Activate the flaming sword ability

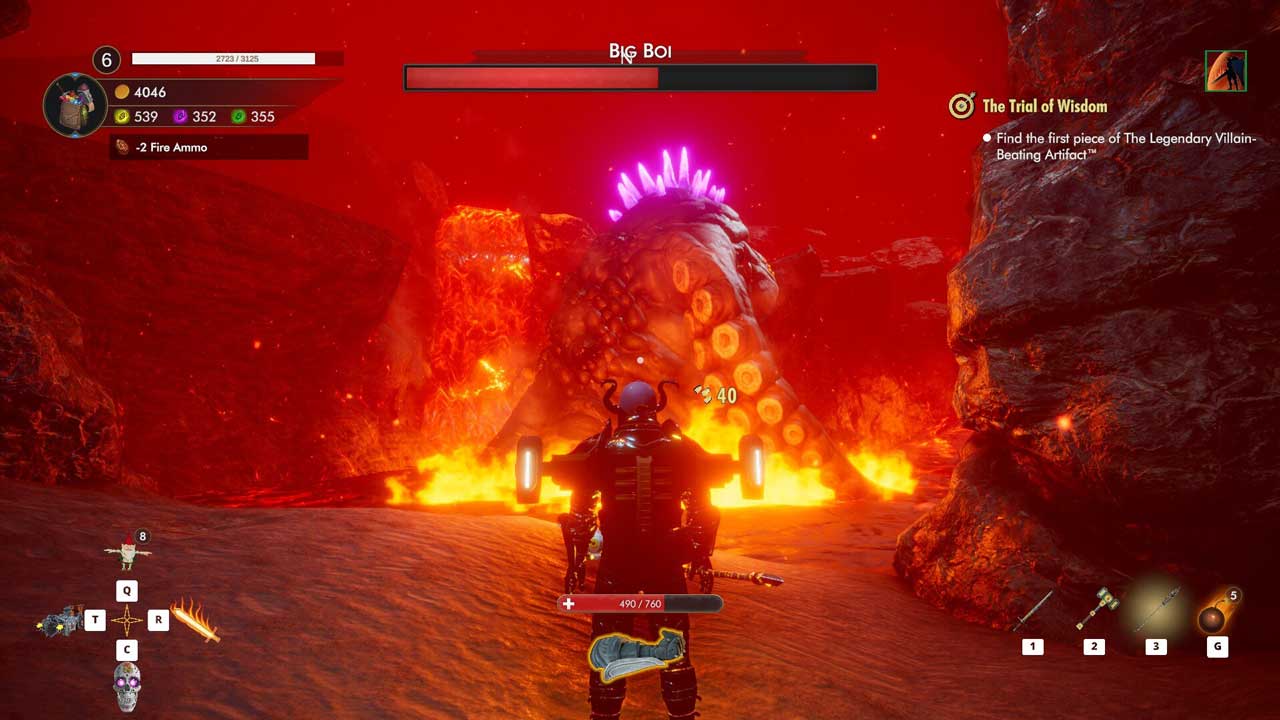(195, 620)
